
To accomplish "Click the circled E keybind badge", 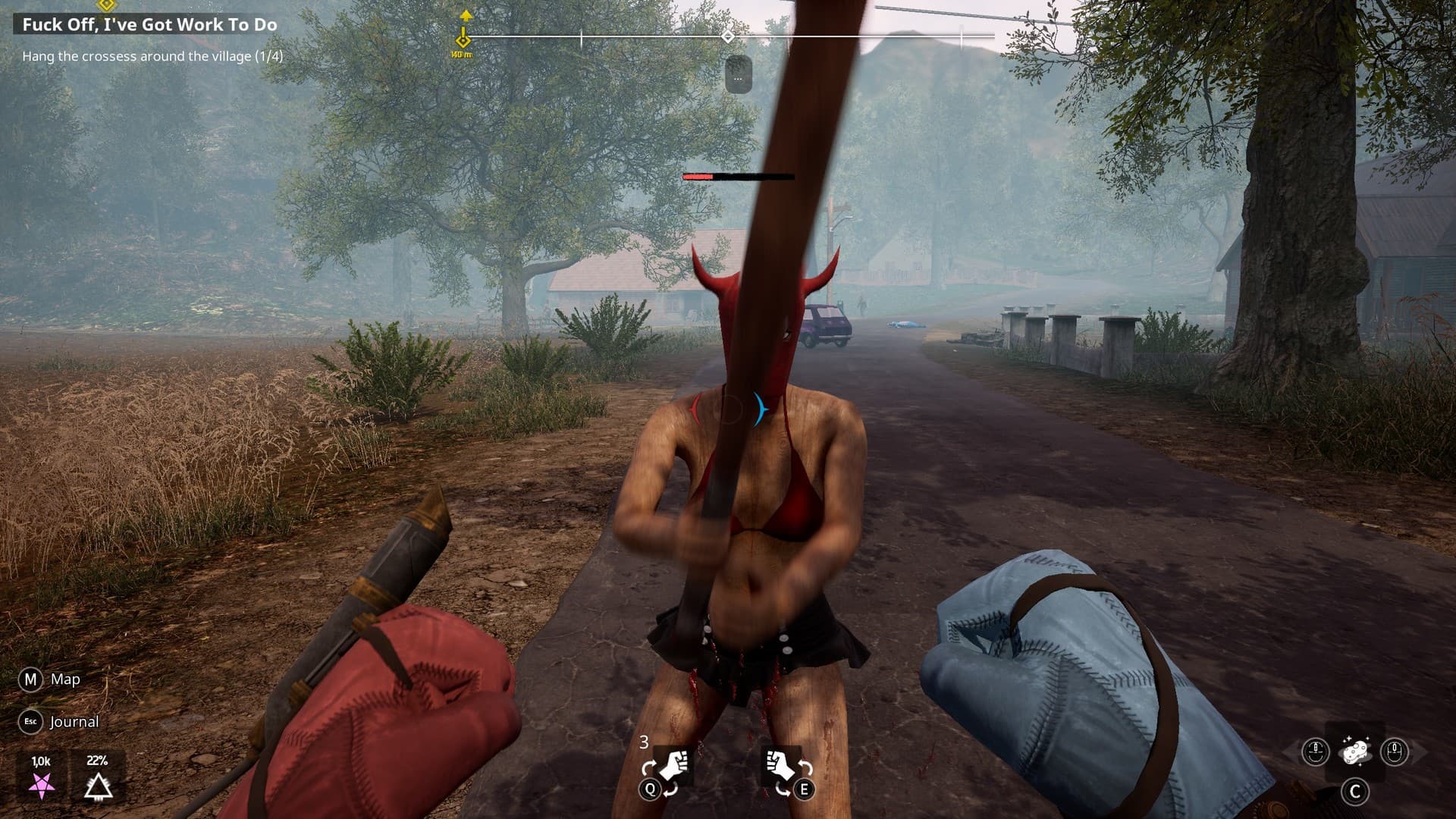I will click(x=804, y=790).
